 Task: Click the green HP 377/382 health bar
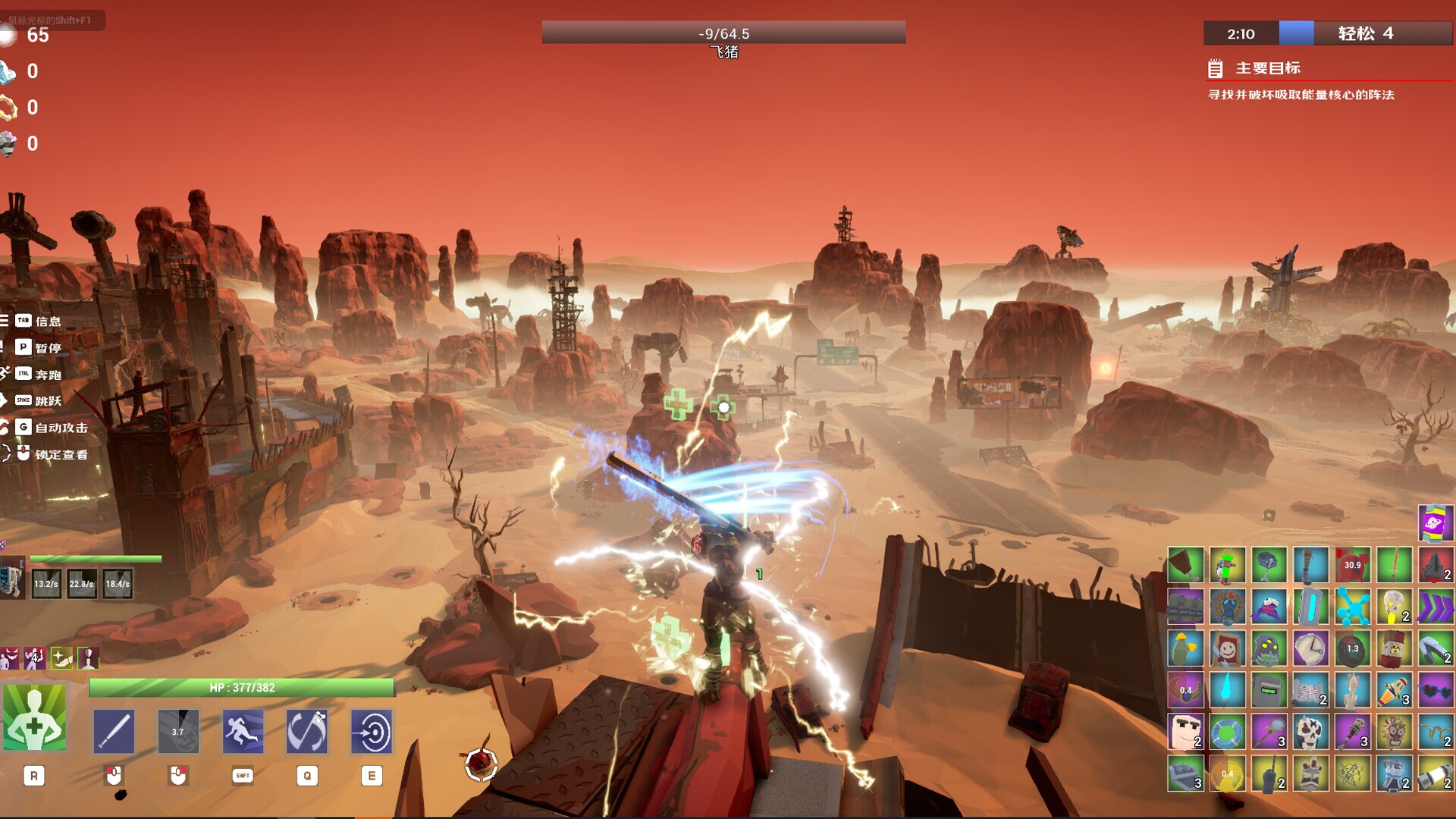click(x=243, y=689)
